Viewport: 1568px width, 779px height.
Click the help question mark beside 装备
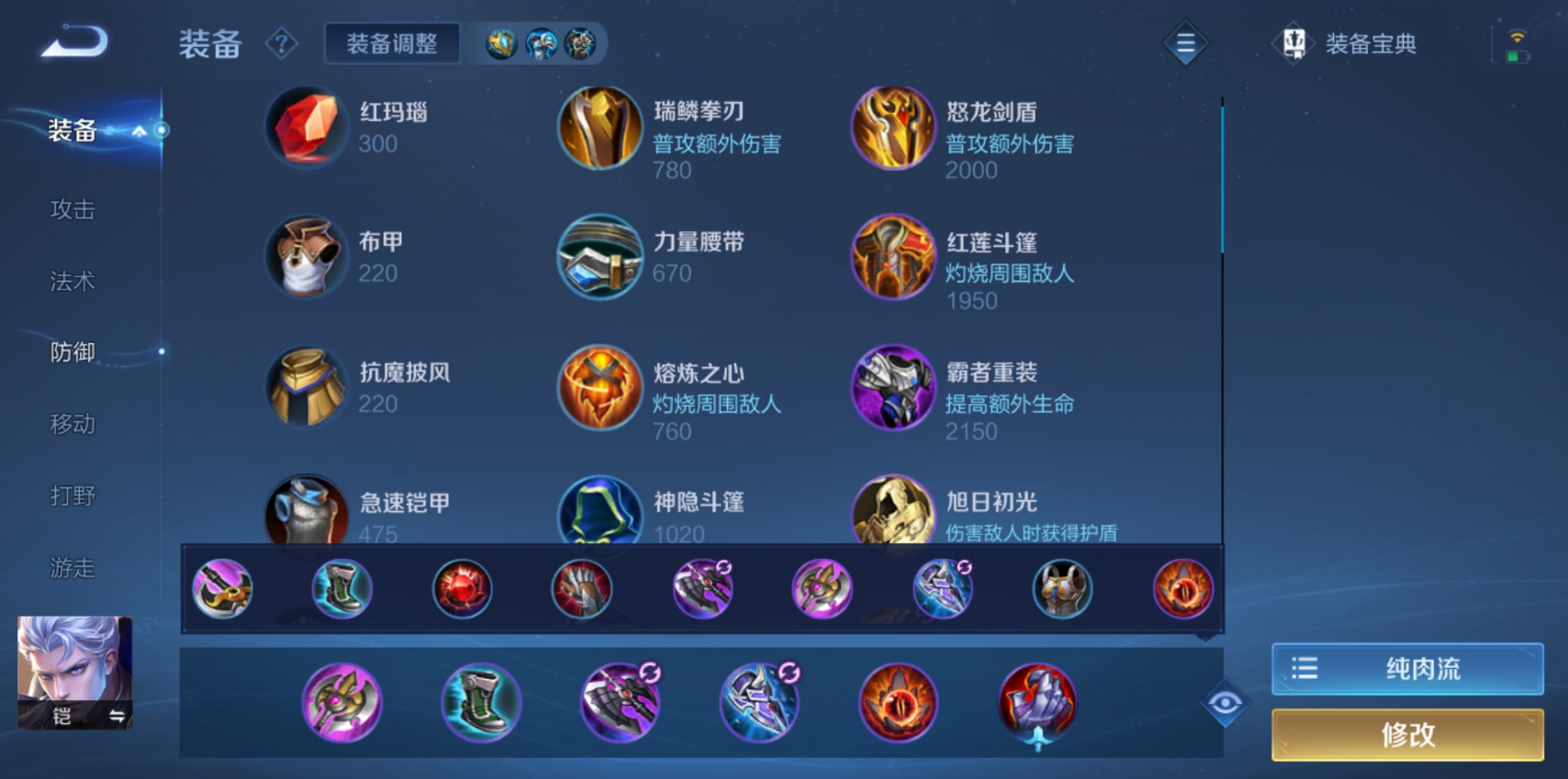(283, 44)
